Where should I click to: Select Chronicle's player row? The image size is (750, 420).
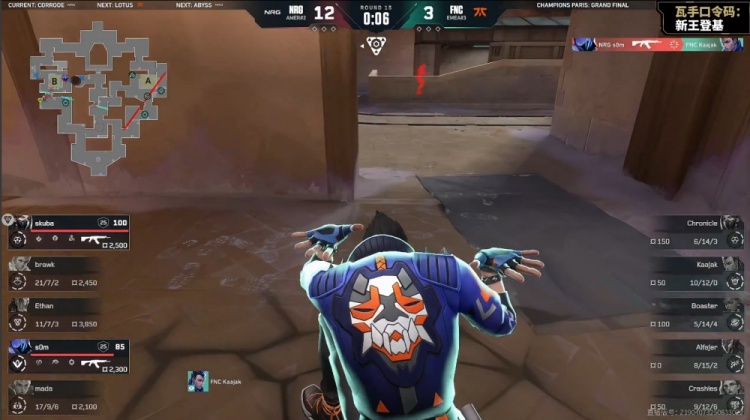(x=695, y=231)
